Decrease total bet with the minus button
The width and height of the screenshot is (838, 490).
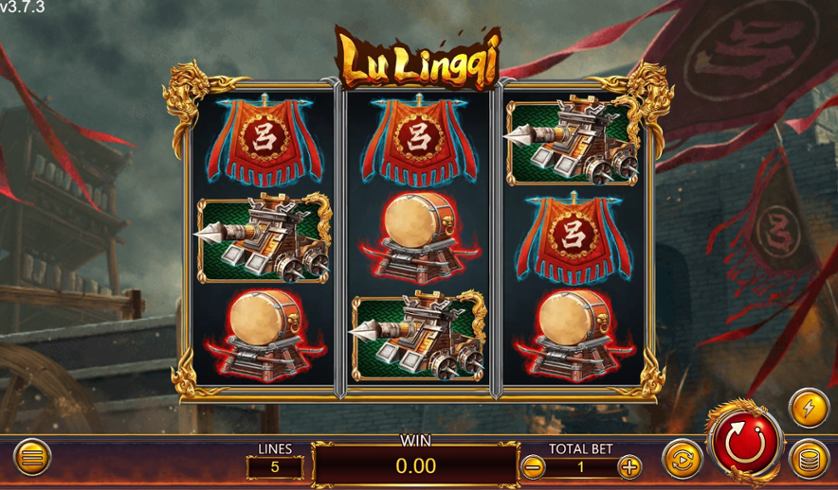534,465
